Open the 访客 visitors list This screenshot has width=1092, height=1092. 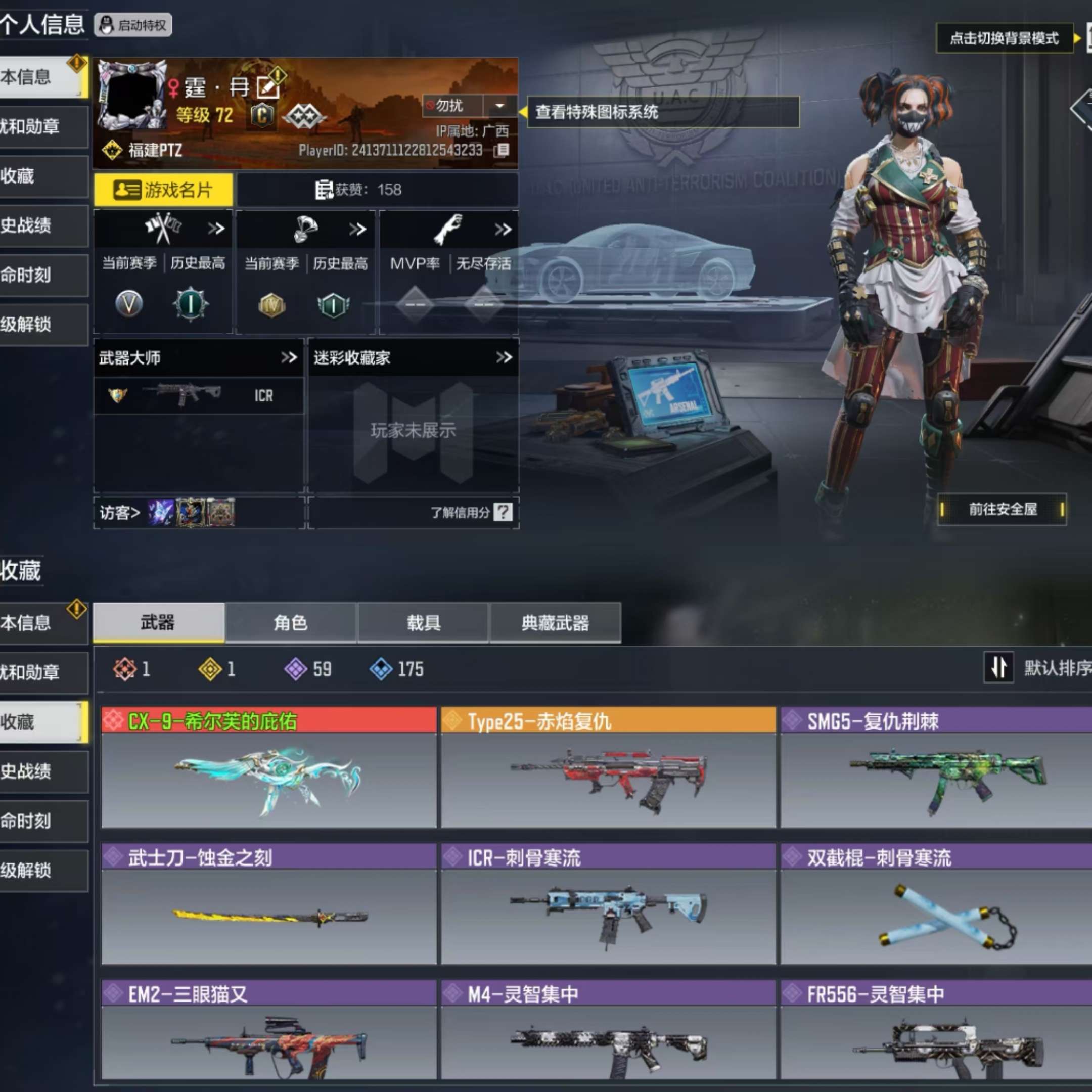click(120, 512)
